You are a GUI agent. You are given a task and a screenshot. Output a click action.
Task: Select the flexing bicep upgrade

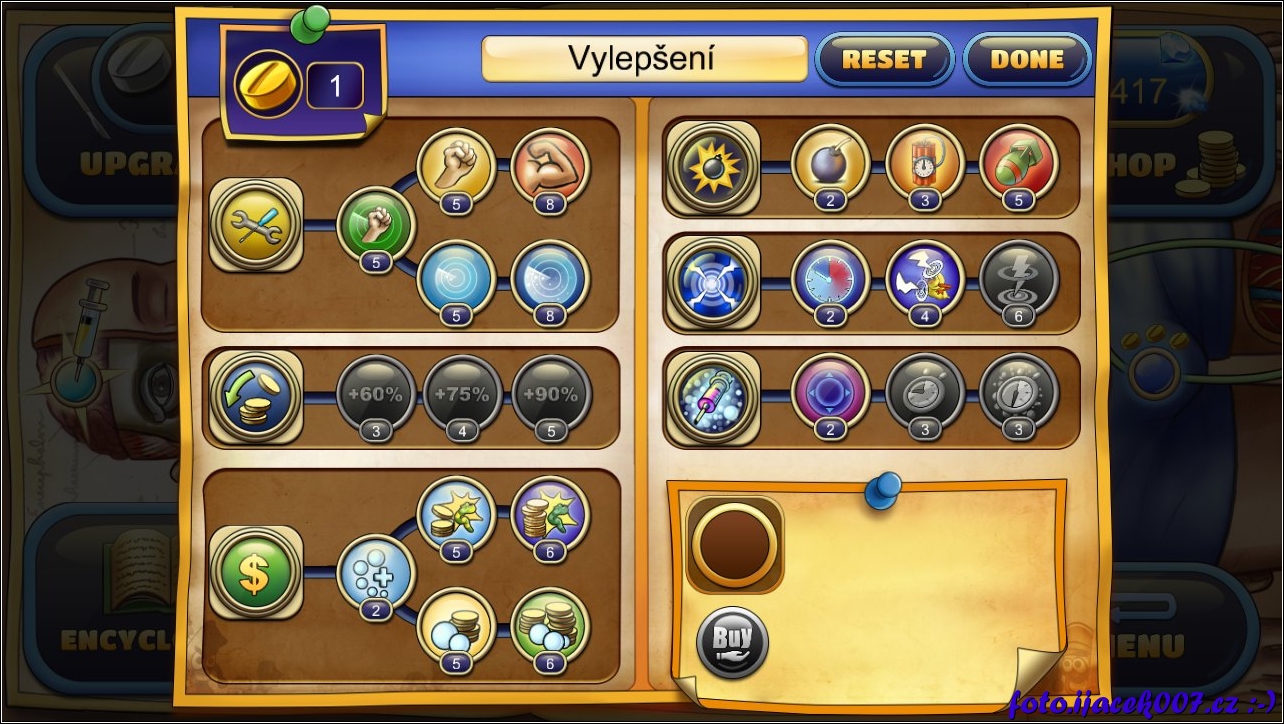tap(550, 166)
